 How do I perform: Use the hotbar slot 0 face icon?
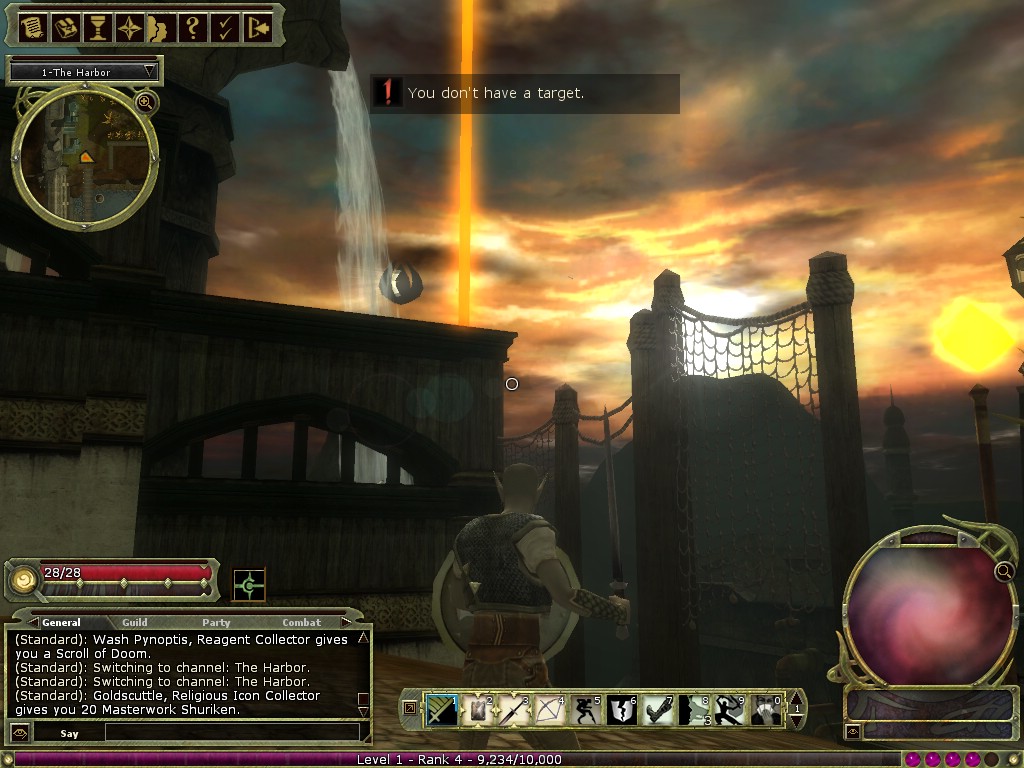pyautogui.click(x=766, y=710)
